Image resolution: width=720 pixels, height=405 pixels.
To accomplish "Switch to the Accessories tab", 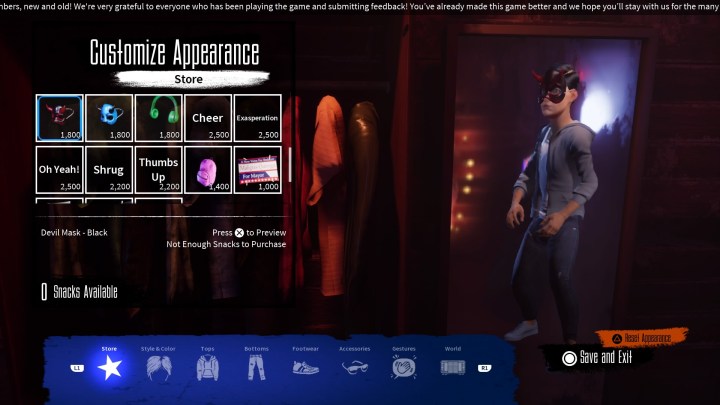I will pyautogui.click(x=354, y=366).
